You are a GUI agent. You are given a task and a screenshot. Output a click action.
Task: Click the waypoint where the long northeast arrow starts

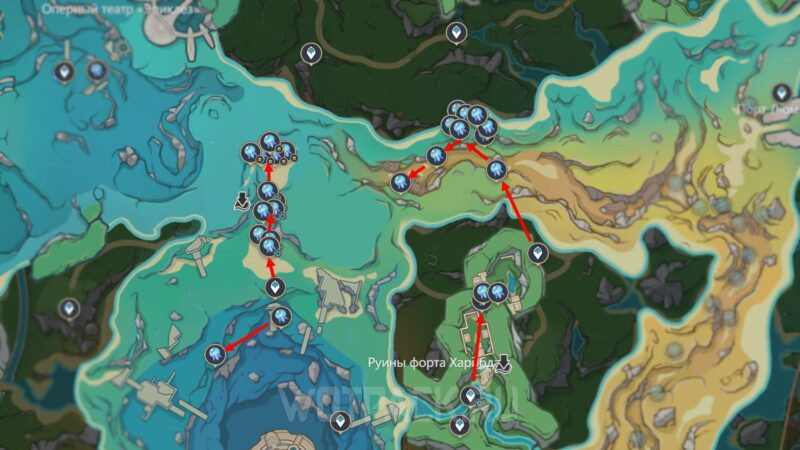(x=537, y=252)
